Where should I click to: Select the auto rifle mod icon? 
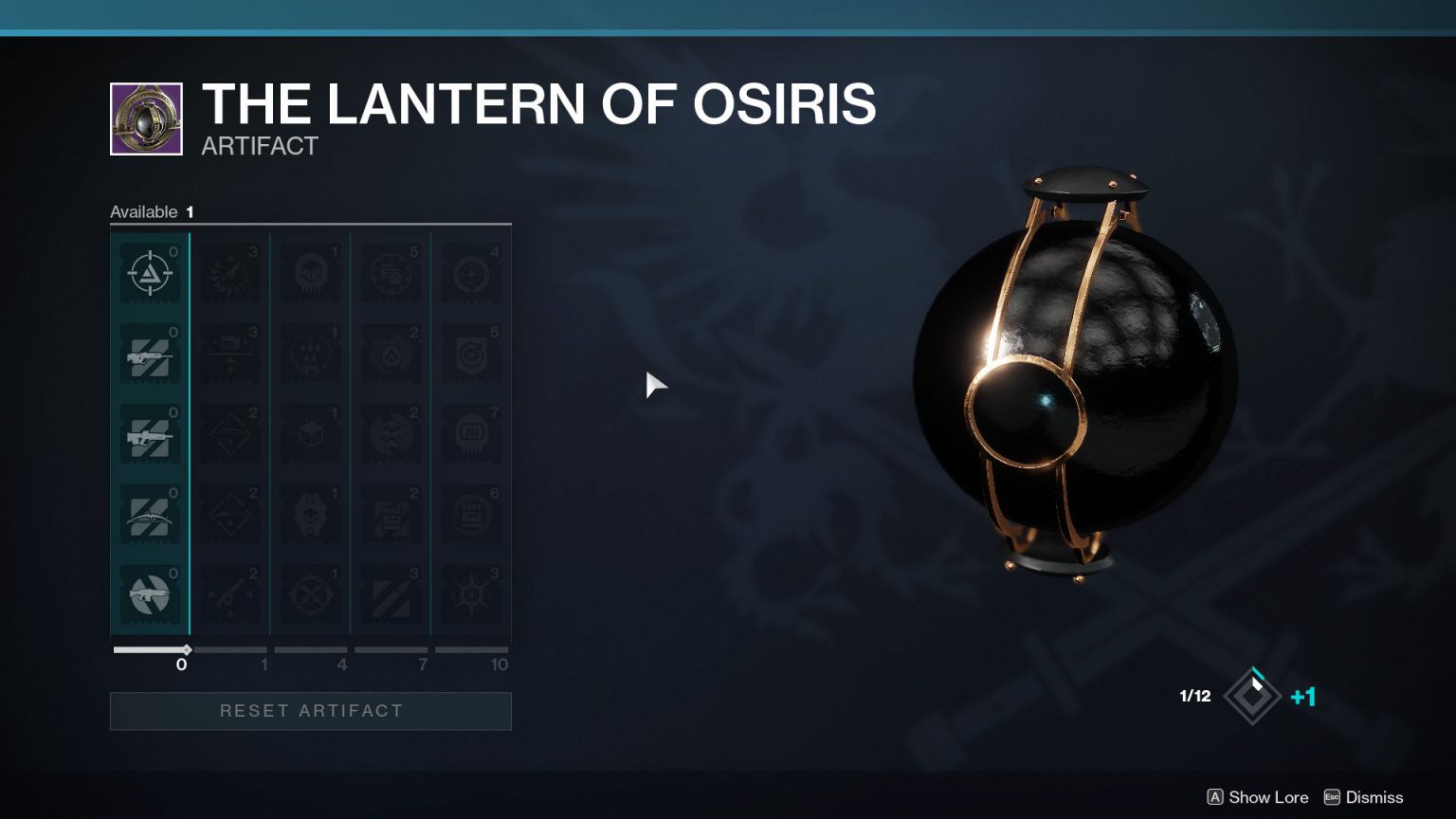pos(149,433)
